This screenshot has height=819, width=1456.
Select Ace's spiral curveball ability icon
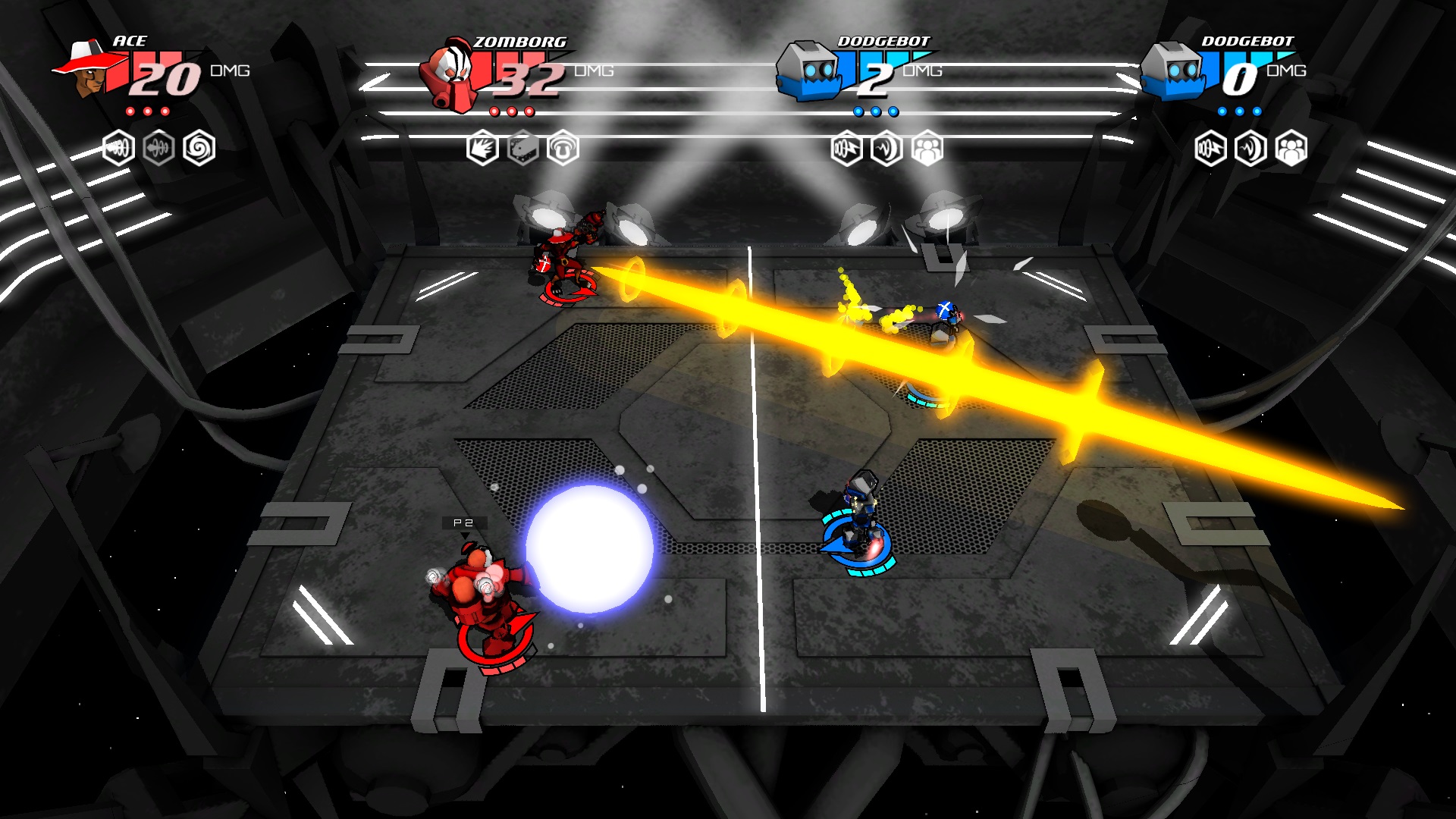pos(199,147)
